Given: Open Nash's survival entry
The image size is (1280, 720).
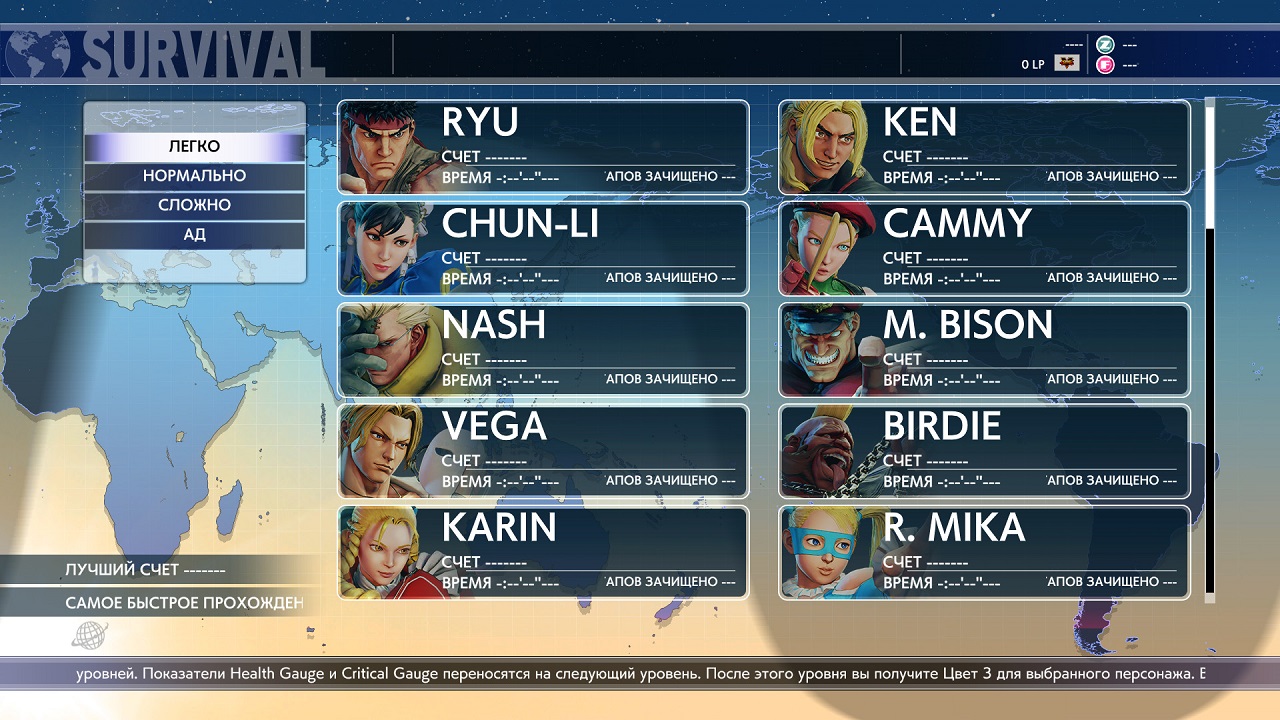Looking at the screenshot, I should 543,350.
